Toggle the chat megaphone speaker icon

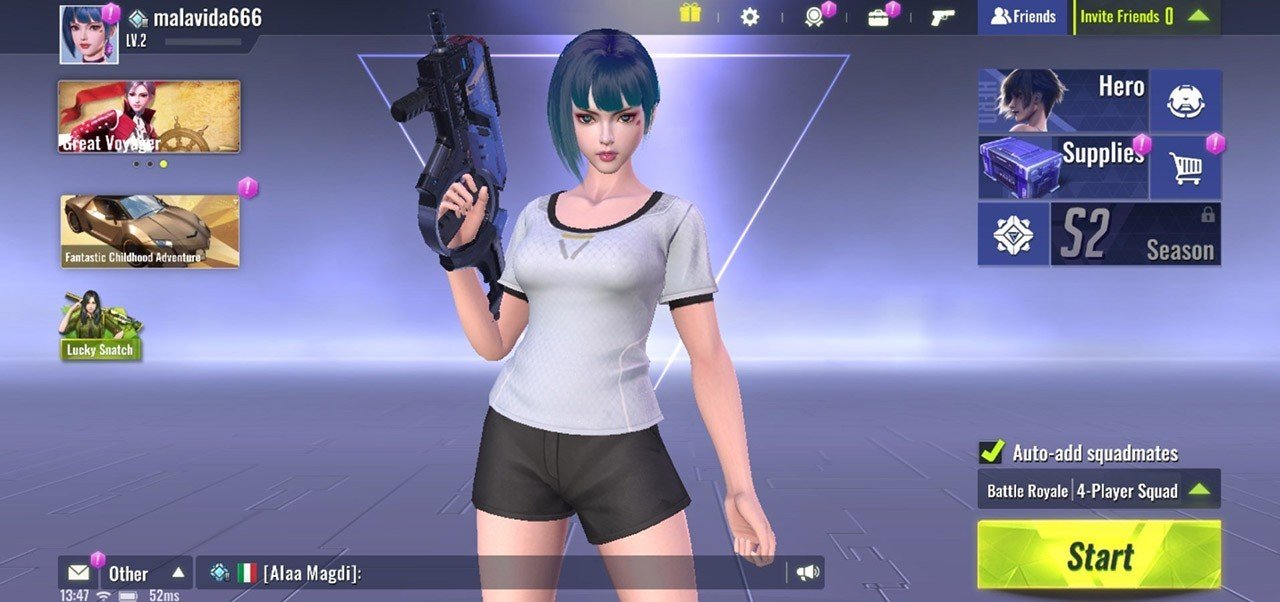[x=807, y=573]
